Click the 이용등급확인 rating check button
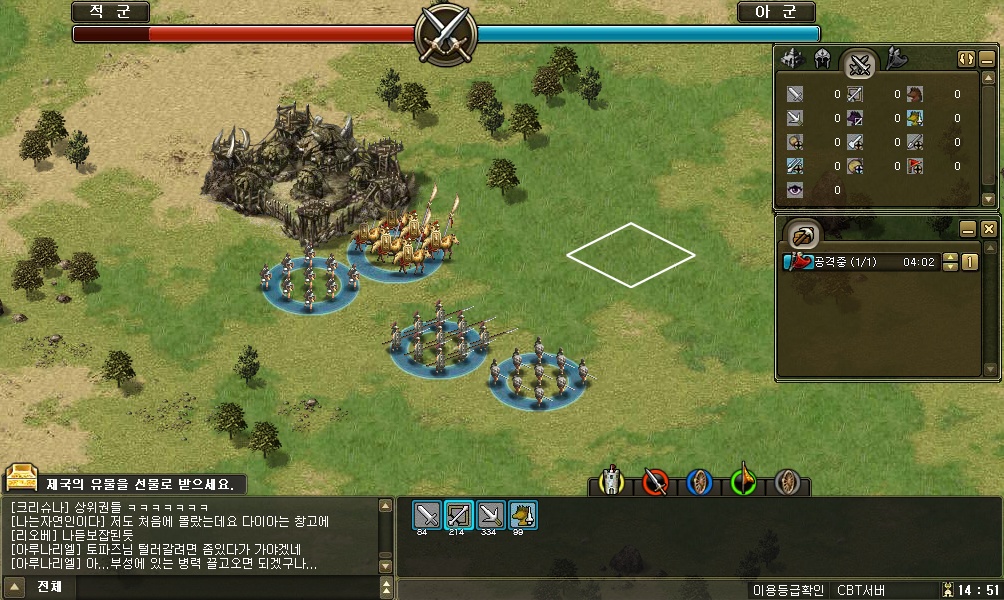This screenshot has height=600, width=1004. pyautogui.click(x=786, y=590)
